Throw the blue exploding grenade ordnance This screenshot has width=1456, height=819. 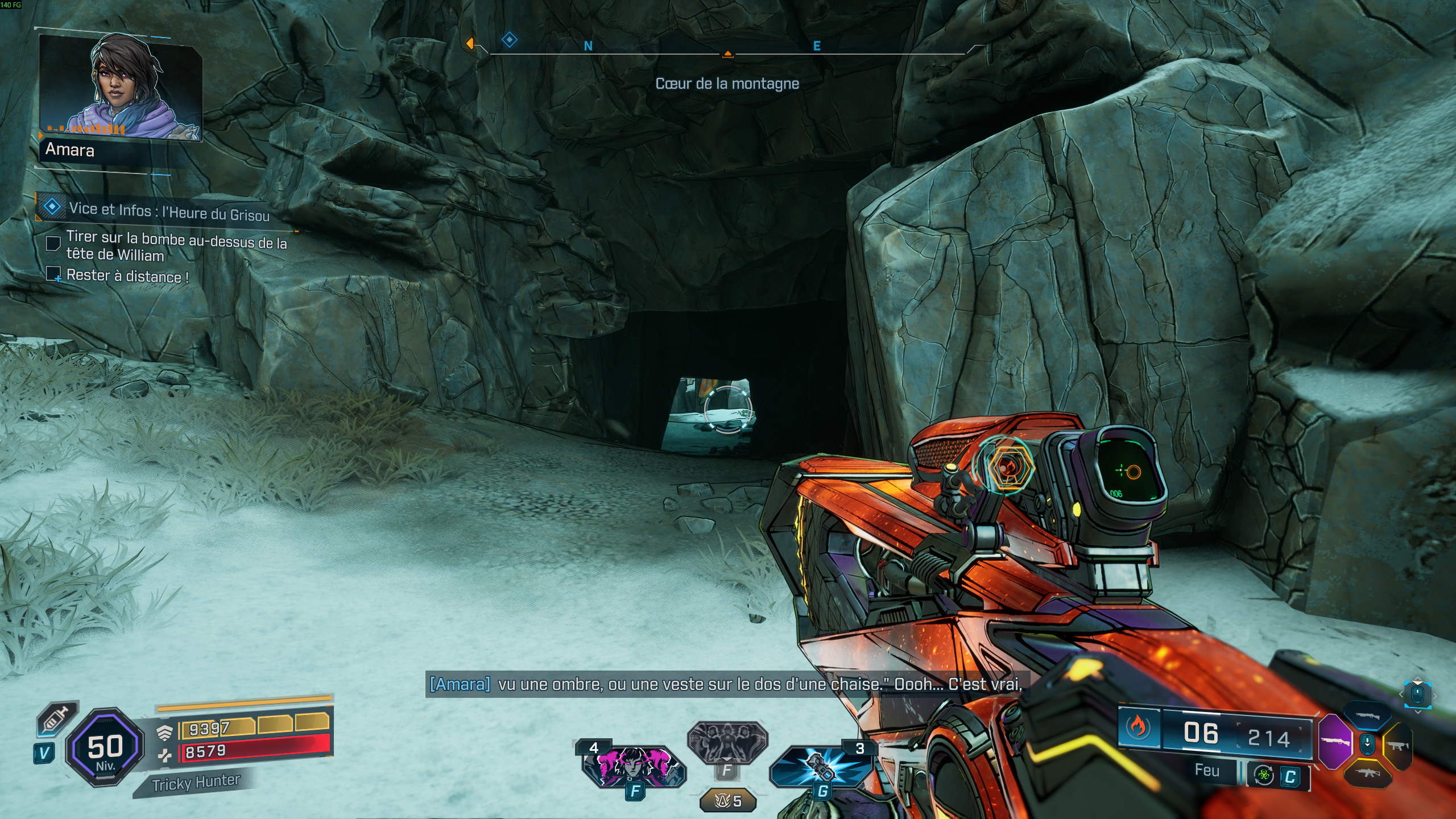tap(822, 766)
